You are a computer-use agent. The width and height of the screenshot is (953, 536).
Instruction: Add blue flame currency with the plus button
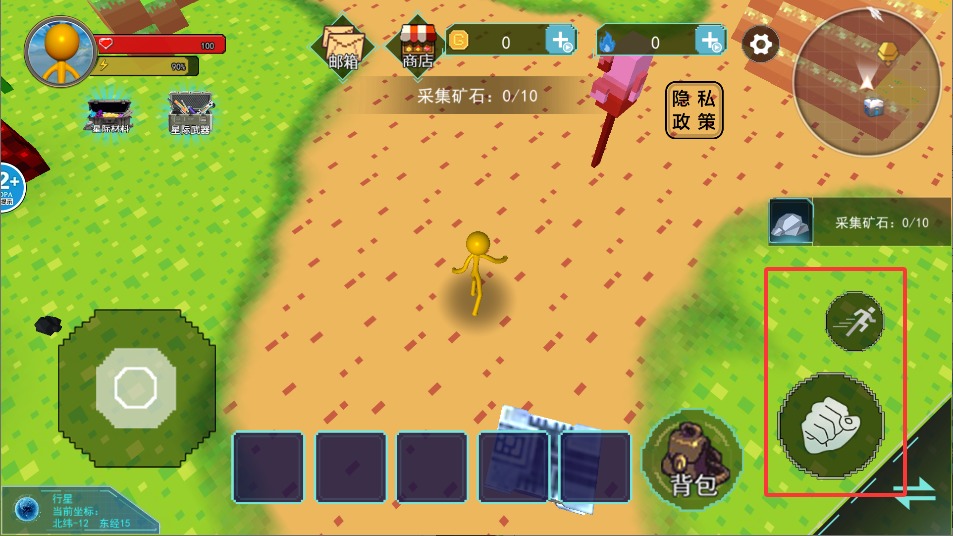point(710,41)
